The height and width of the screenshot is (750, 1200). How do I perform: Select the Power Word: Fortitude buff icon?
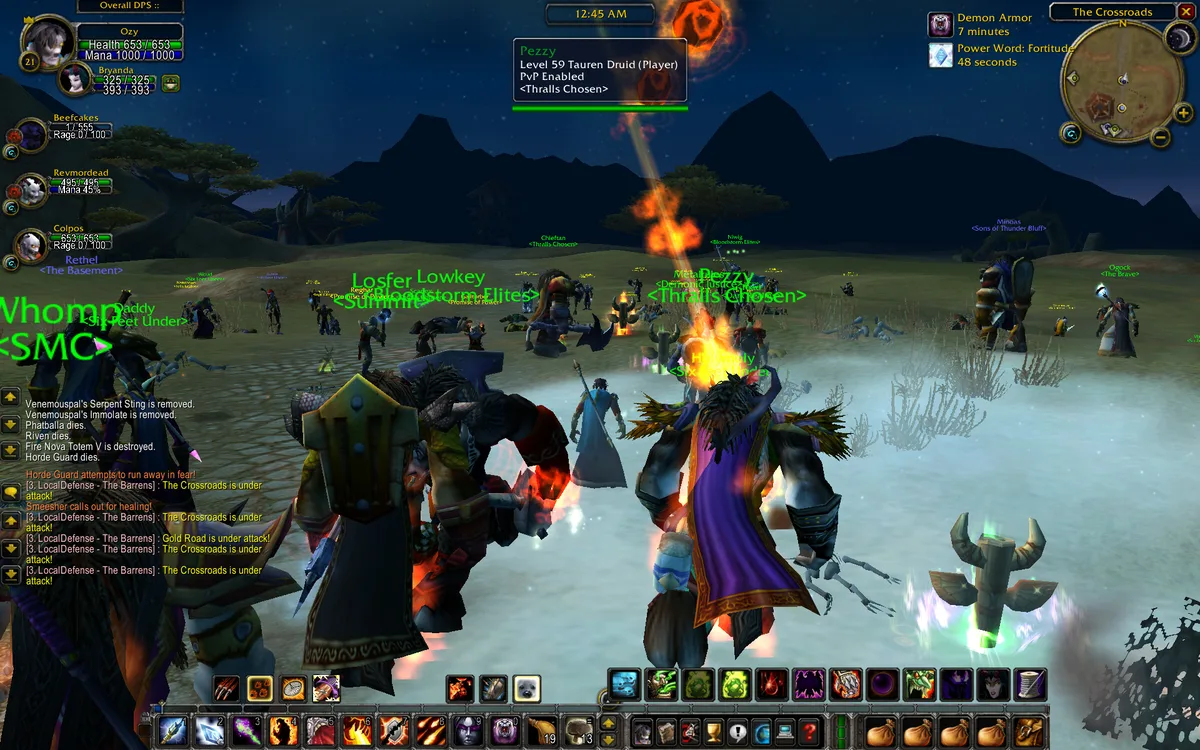(x=940, y=55)
